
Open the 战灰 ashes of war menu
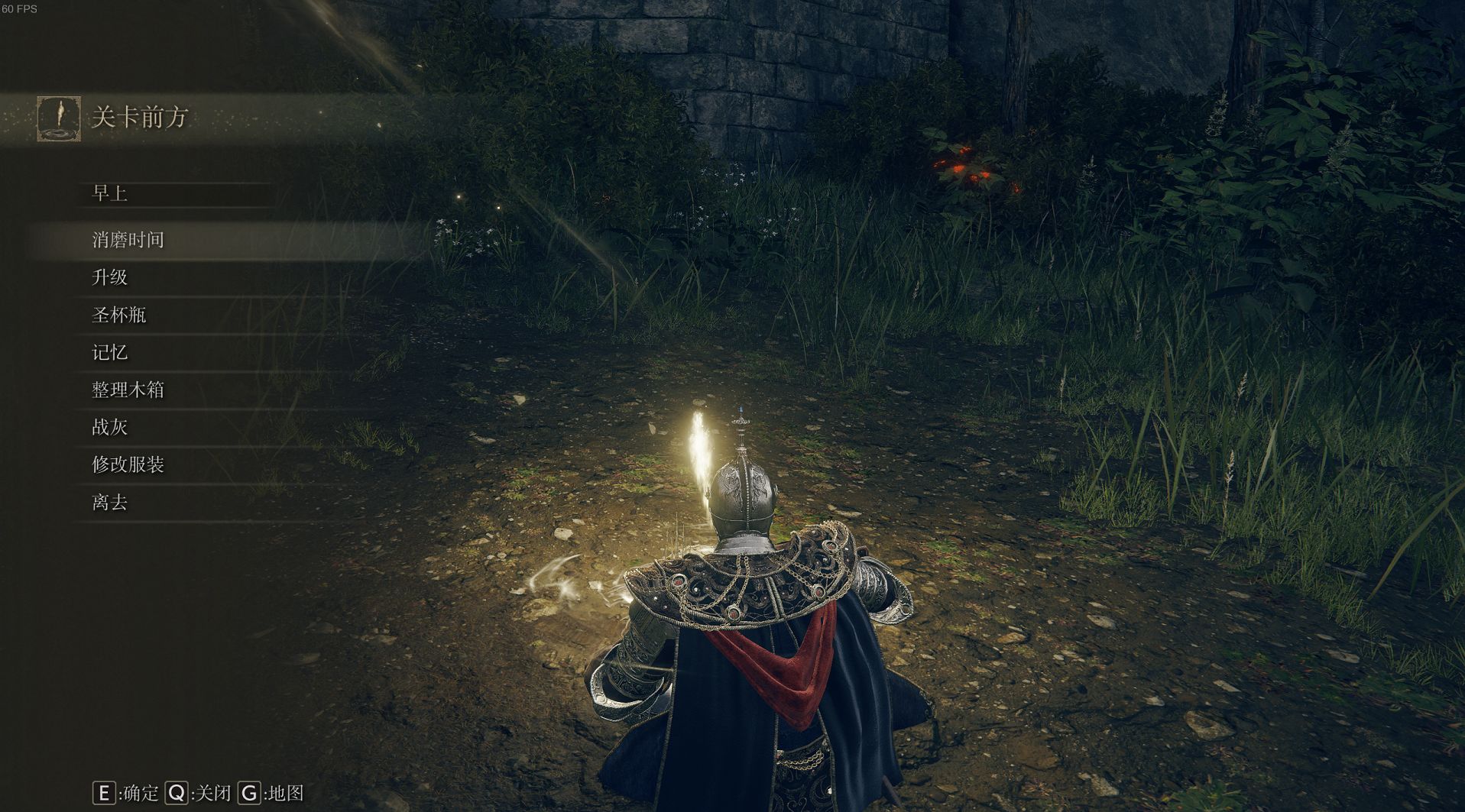click(109, 427)
